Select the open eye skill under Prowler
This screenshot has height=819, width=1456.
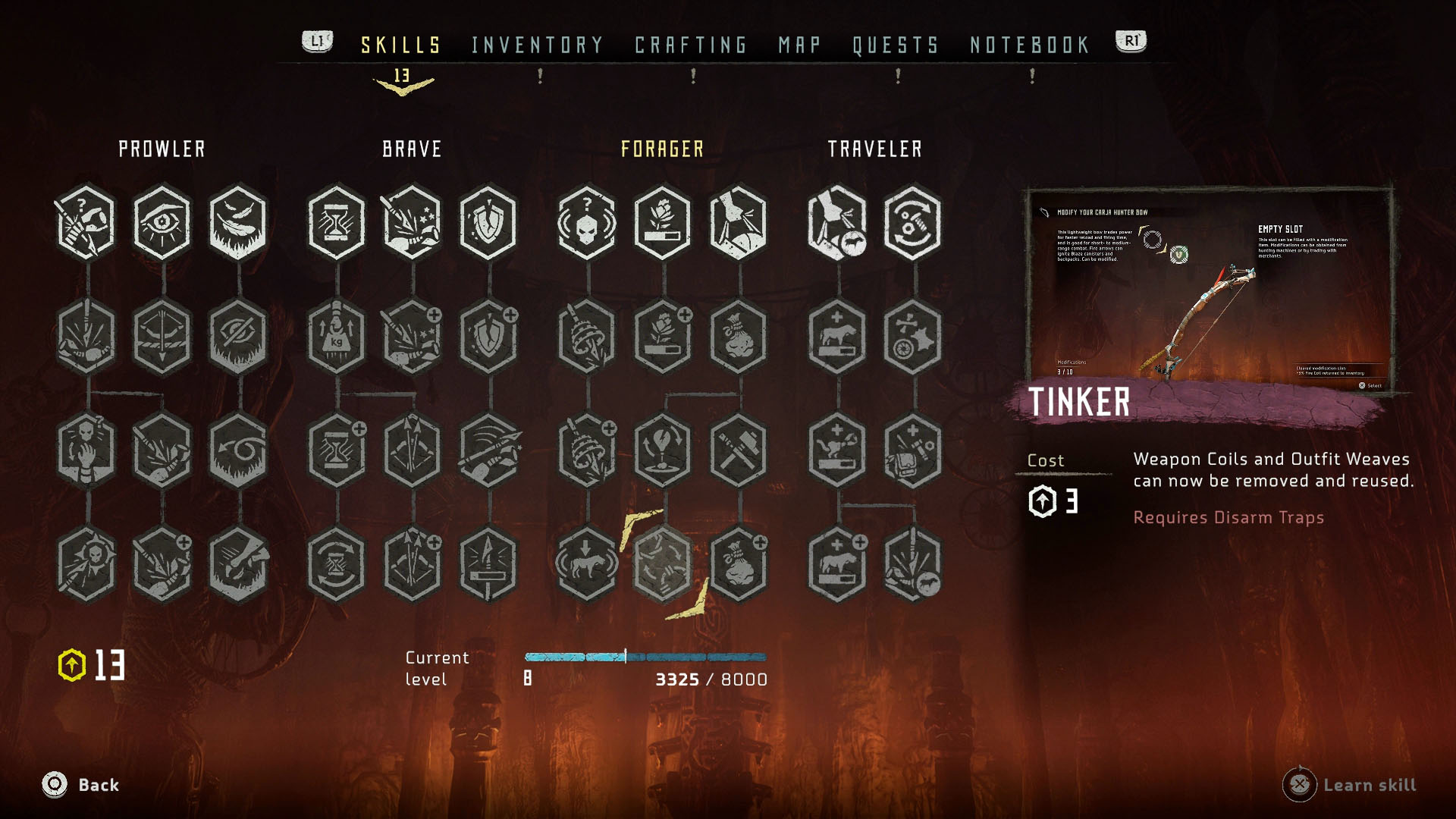click(162, 222)
